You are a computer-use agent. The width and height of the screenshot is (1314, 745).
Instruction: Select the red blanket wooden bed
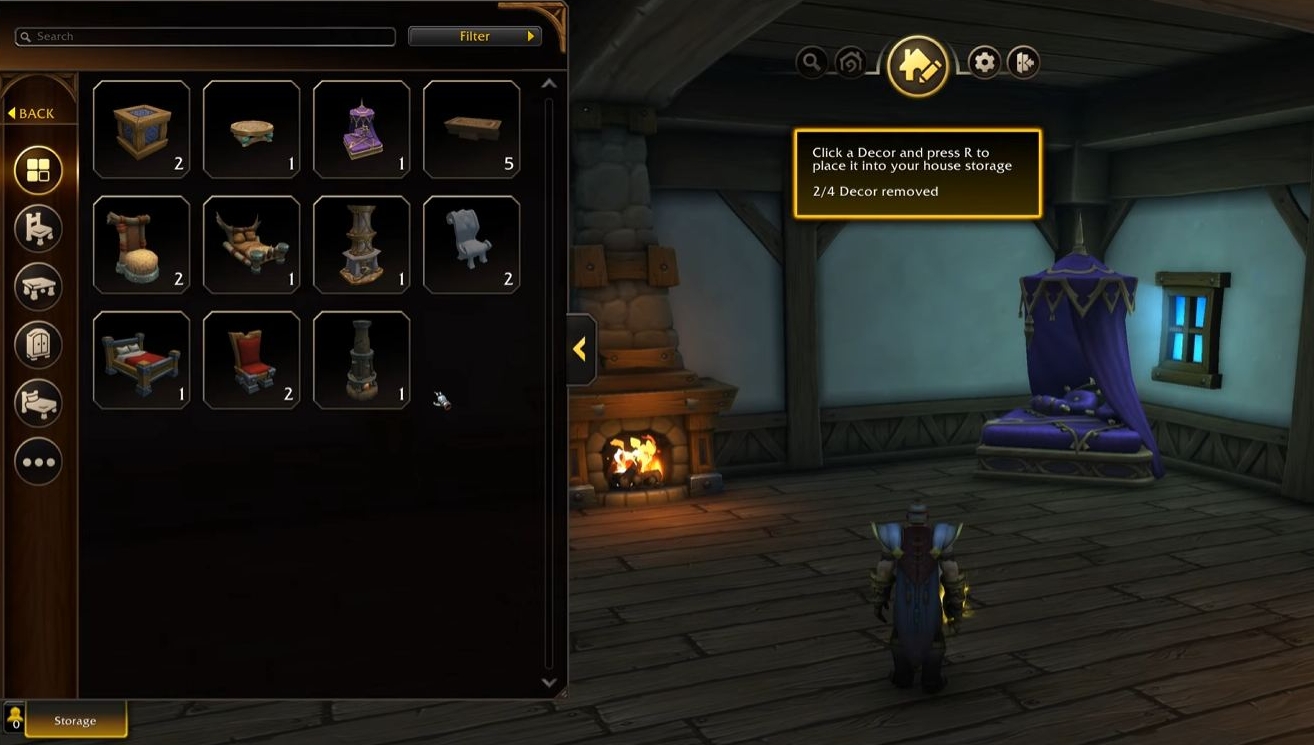(141, 360)
